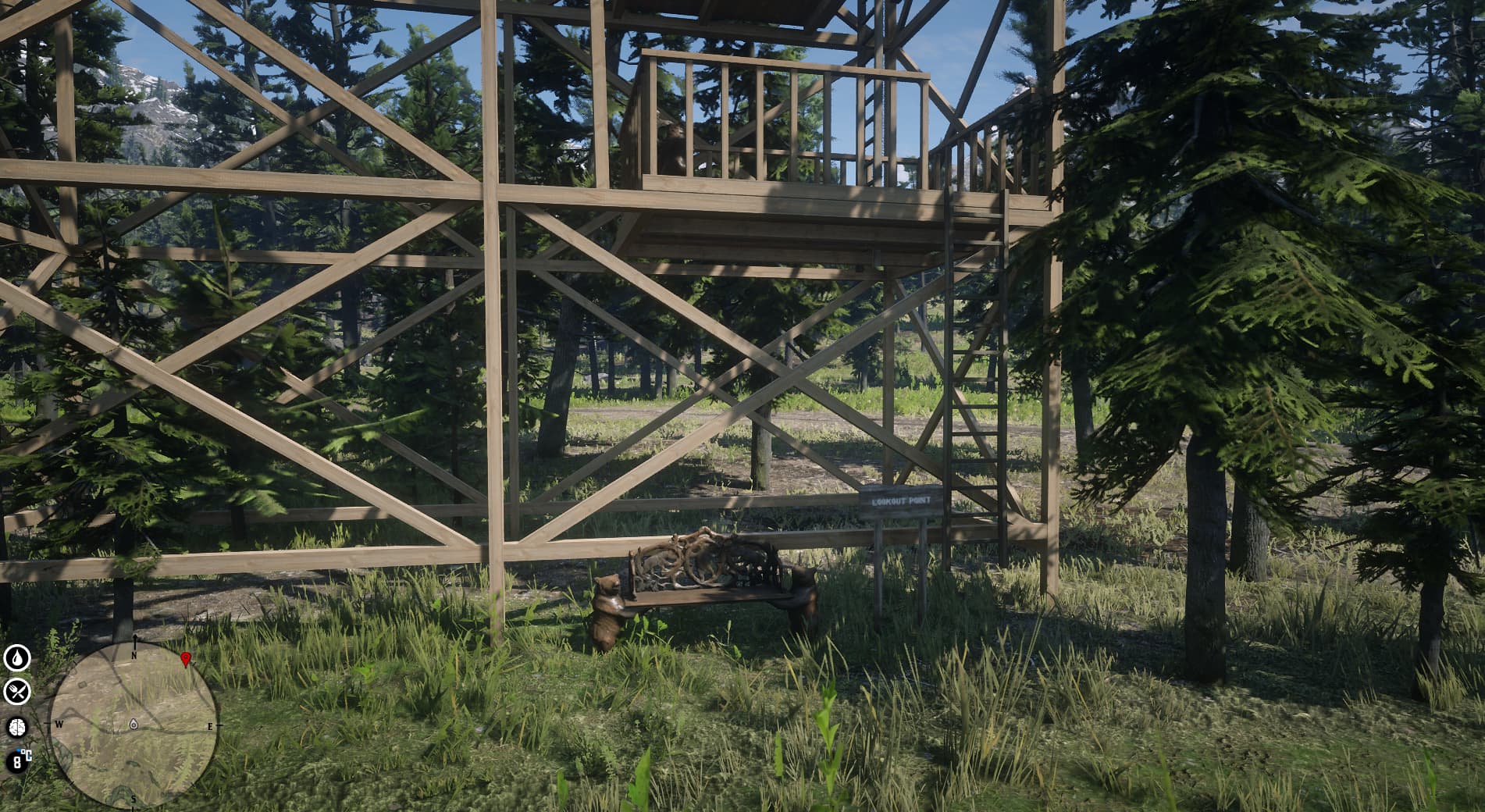The width and height of the screenshot is (1485, 812).
Task: Click the S south marker on the compass
Action: point(134,798)
